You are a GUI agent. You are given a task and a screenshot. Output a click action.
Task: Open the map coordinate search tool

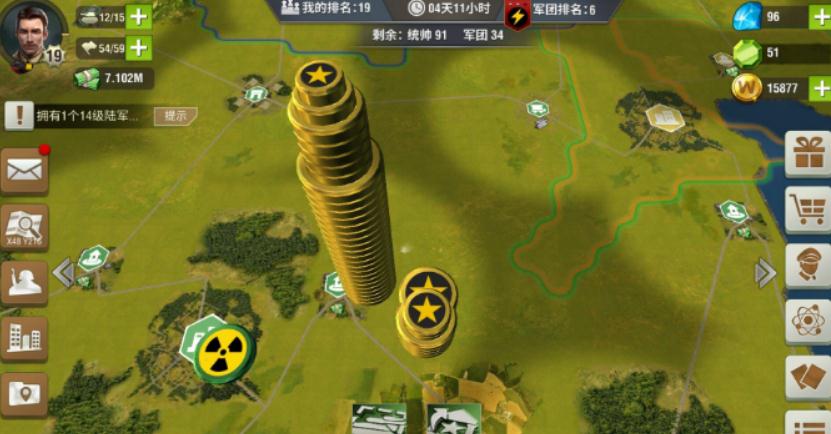[x=24, y=226]
